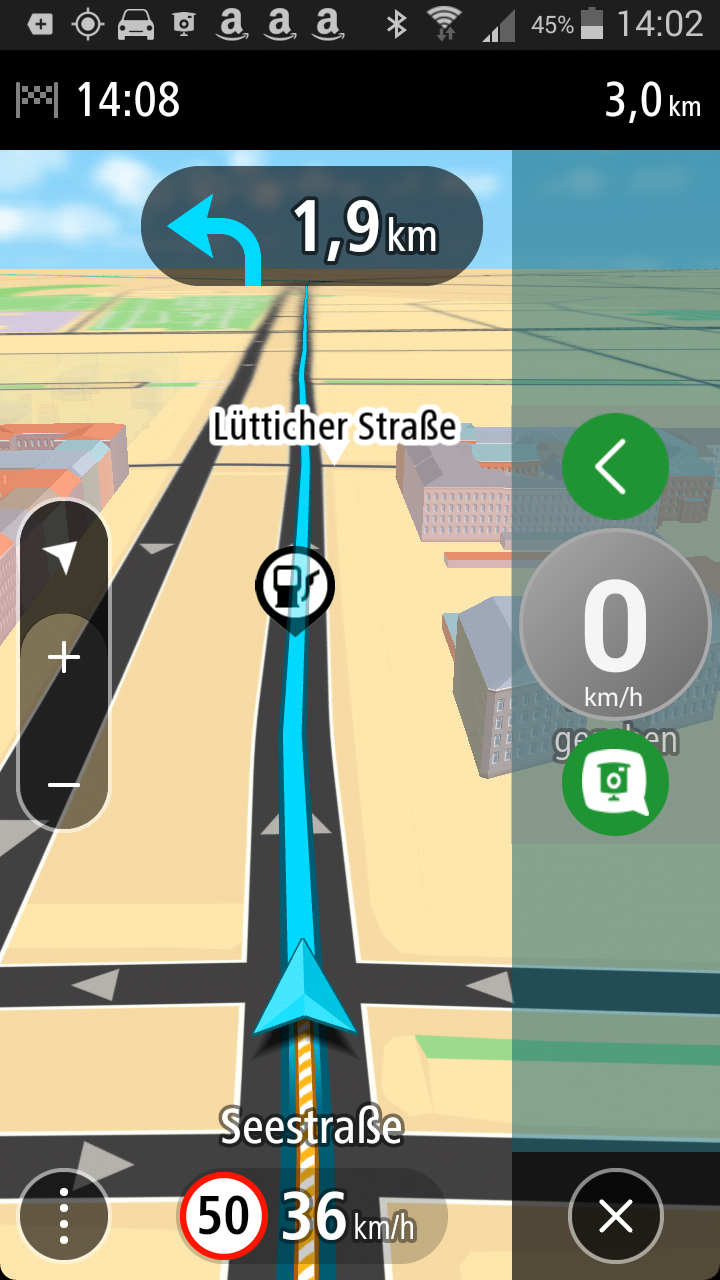Screen dimensions: 720x1280
Task: Close the route bar with the X button
Action: (615, 1216)
